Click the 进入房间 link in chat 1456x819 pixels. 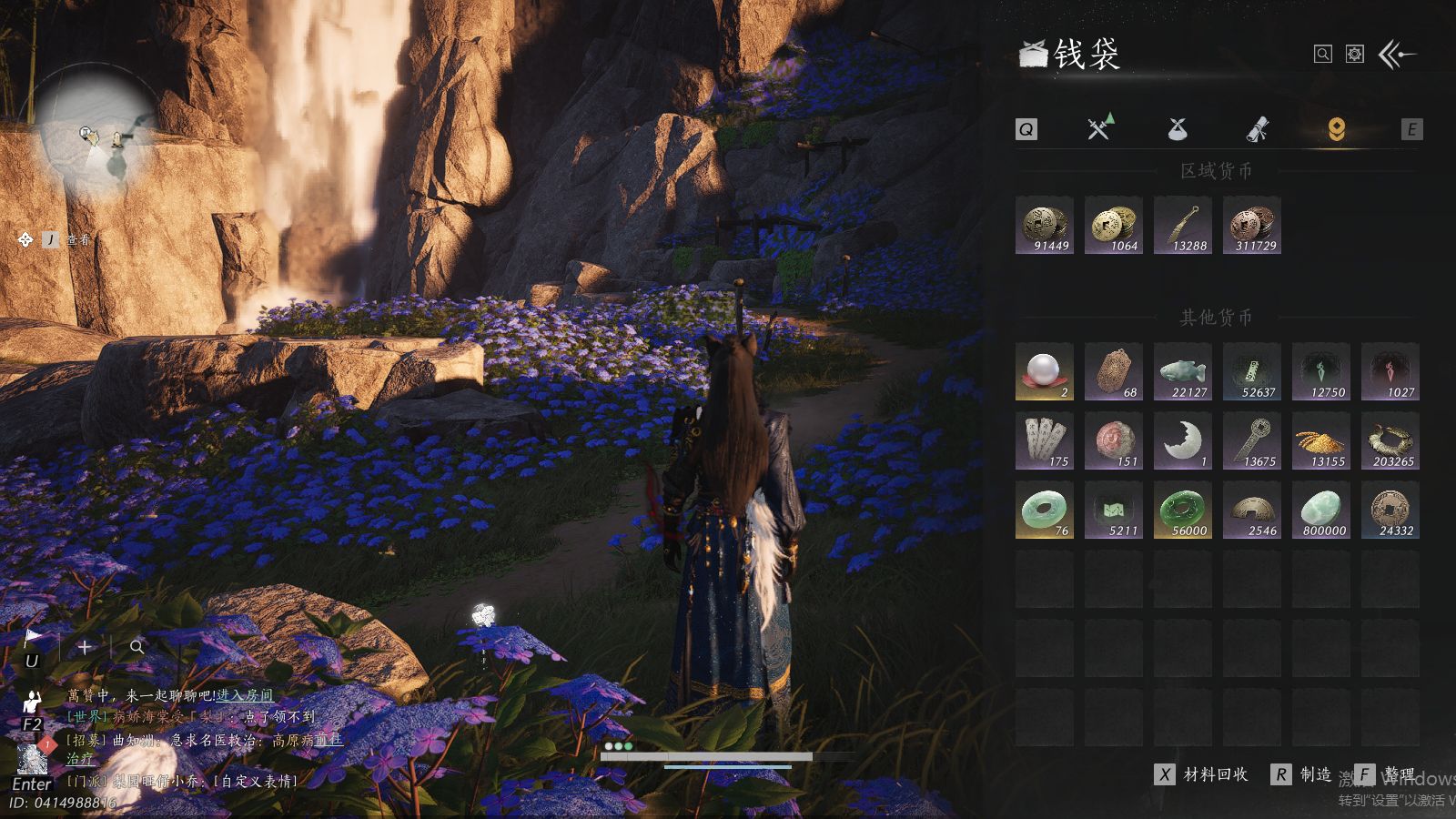tap(244, 695)
